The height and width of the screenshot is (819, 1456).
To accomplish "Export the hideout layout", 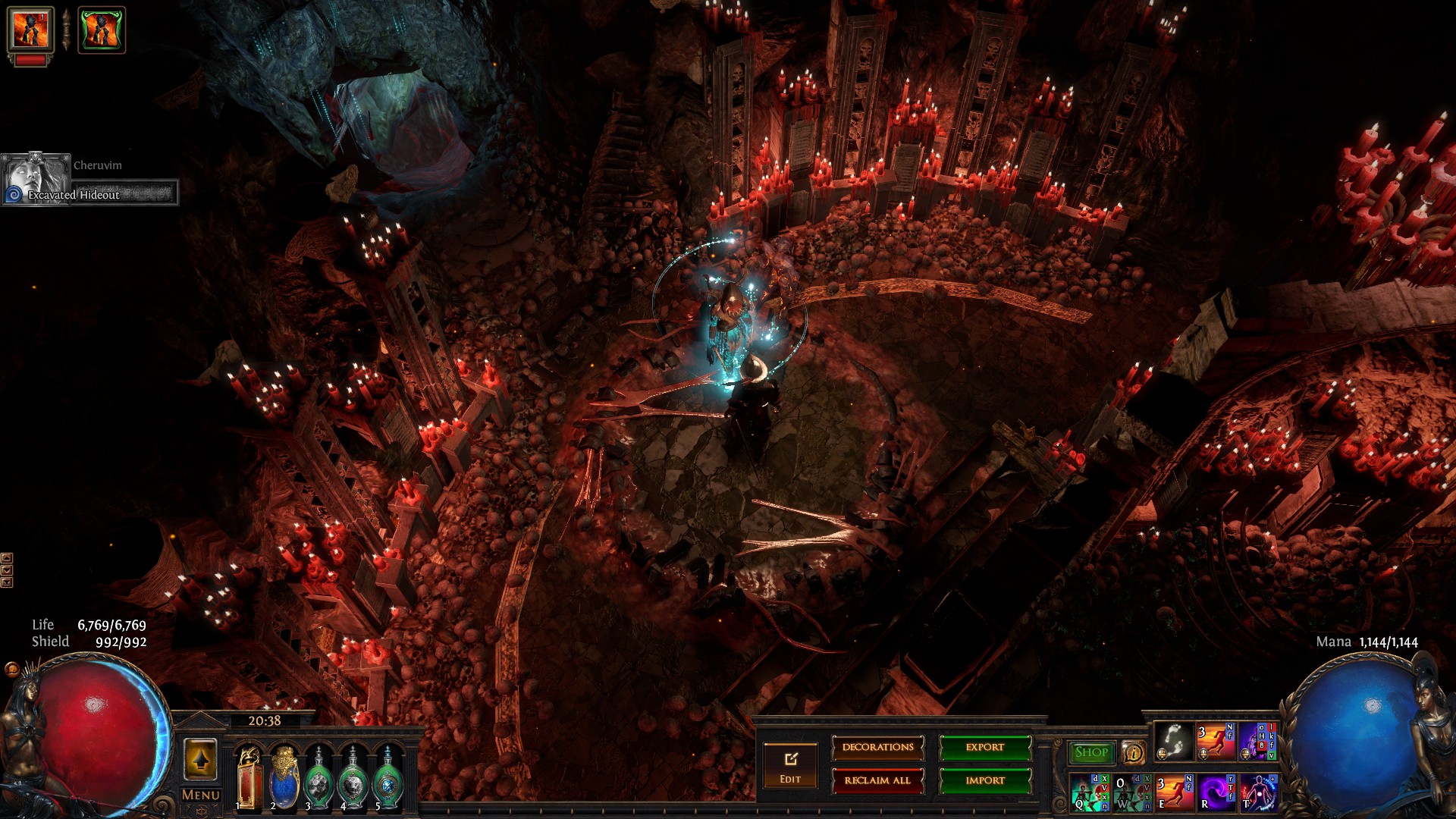I will tap(985, 748).
